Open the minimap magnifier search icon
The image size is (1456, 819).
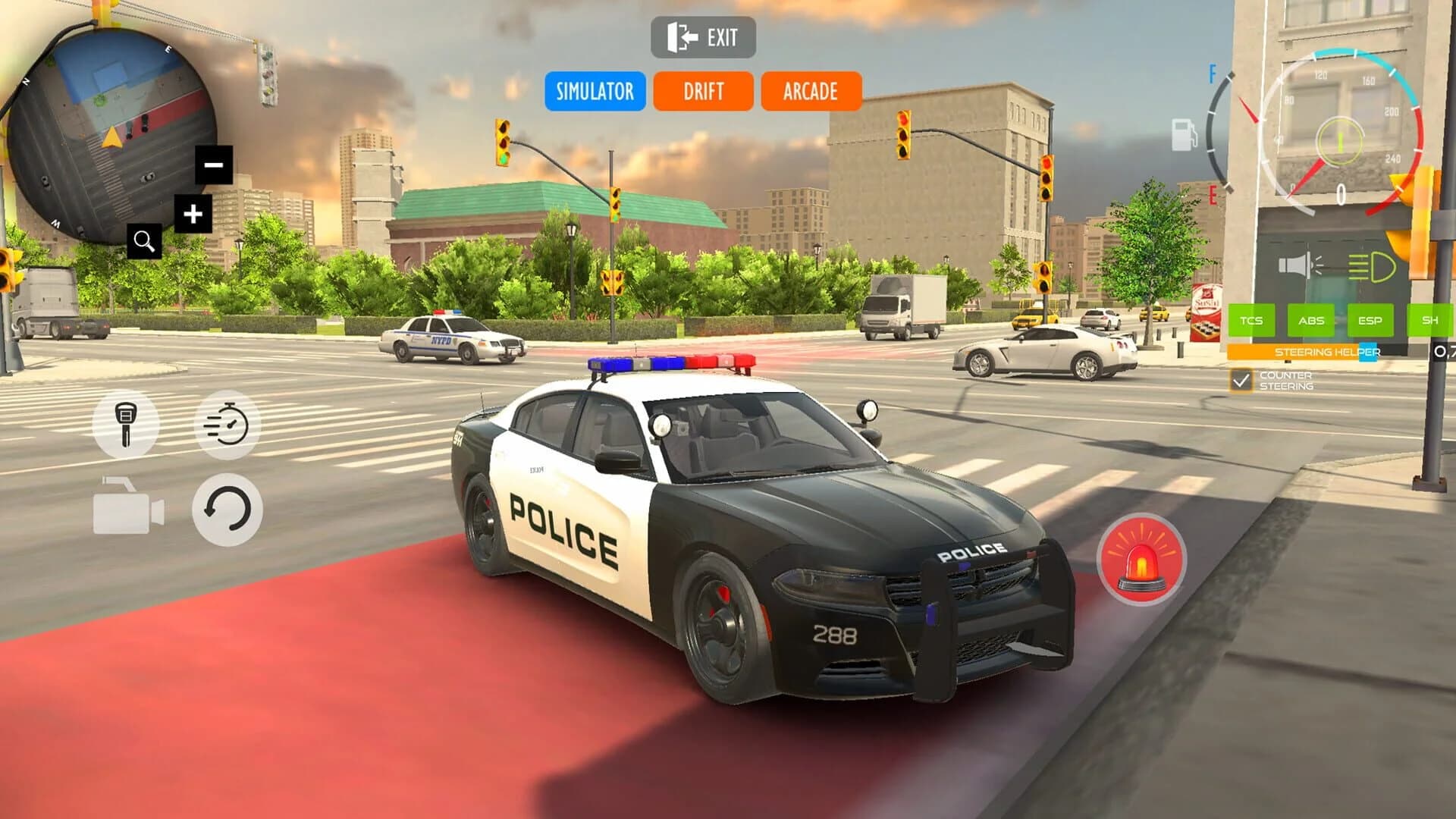145,241
